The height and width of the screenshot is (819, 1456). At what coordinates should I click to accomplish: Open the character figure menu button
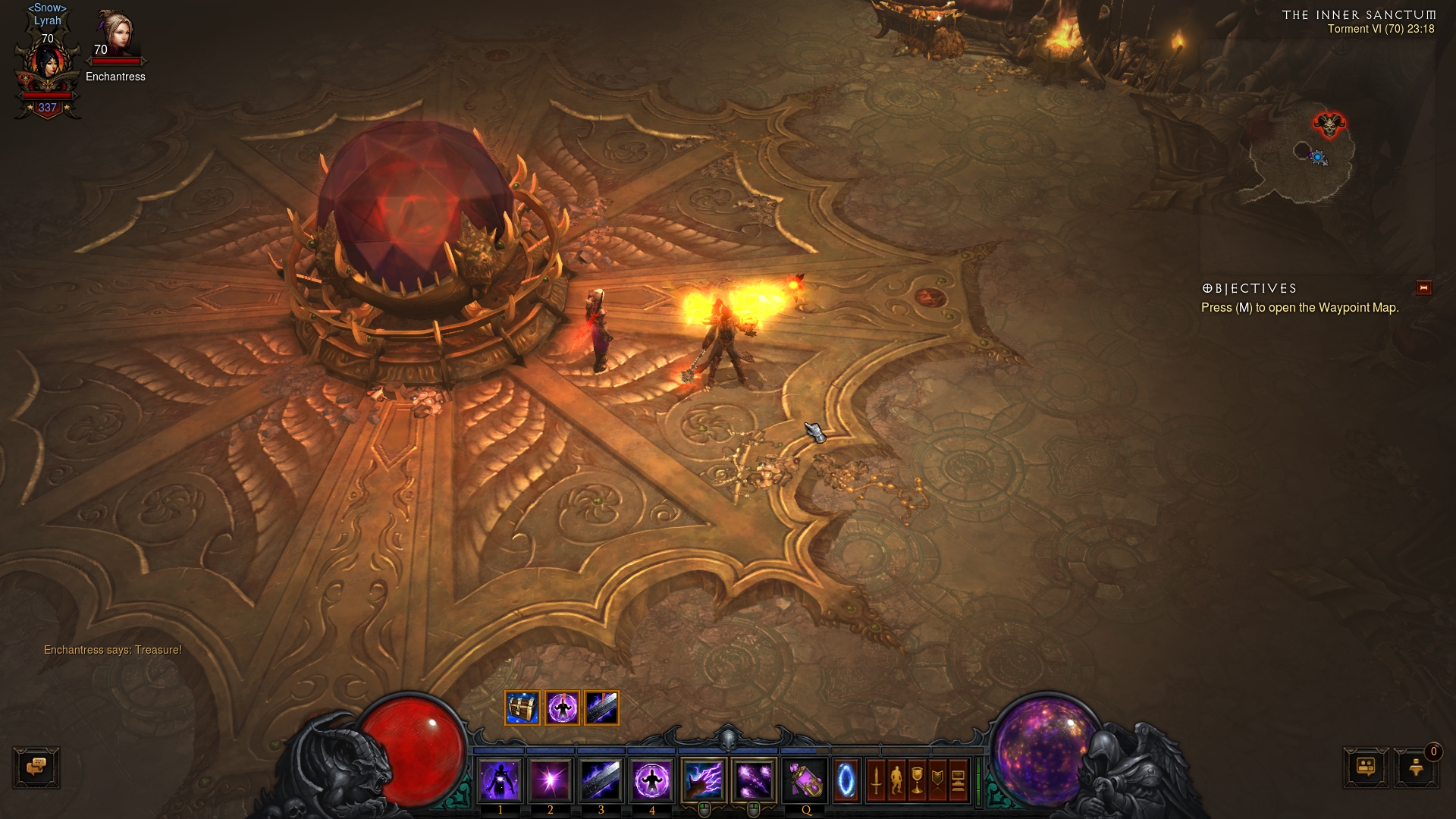[x=896, y=780]
